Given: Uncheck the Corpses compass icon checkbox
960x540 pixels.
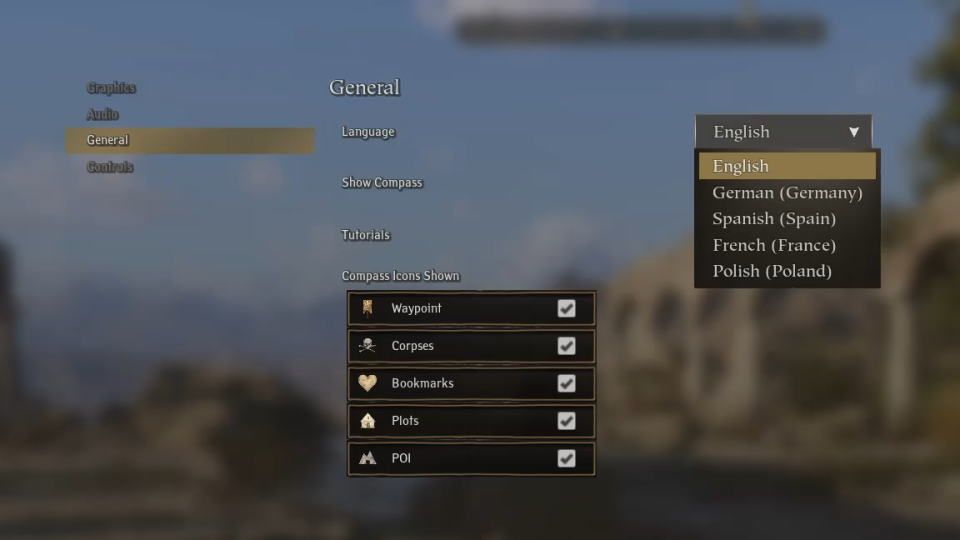Looking at the screenshot, I should tap(566, 346).
